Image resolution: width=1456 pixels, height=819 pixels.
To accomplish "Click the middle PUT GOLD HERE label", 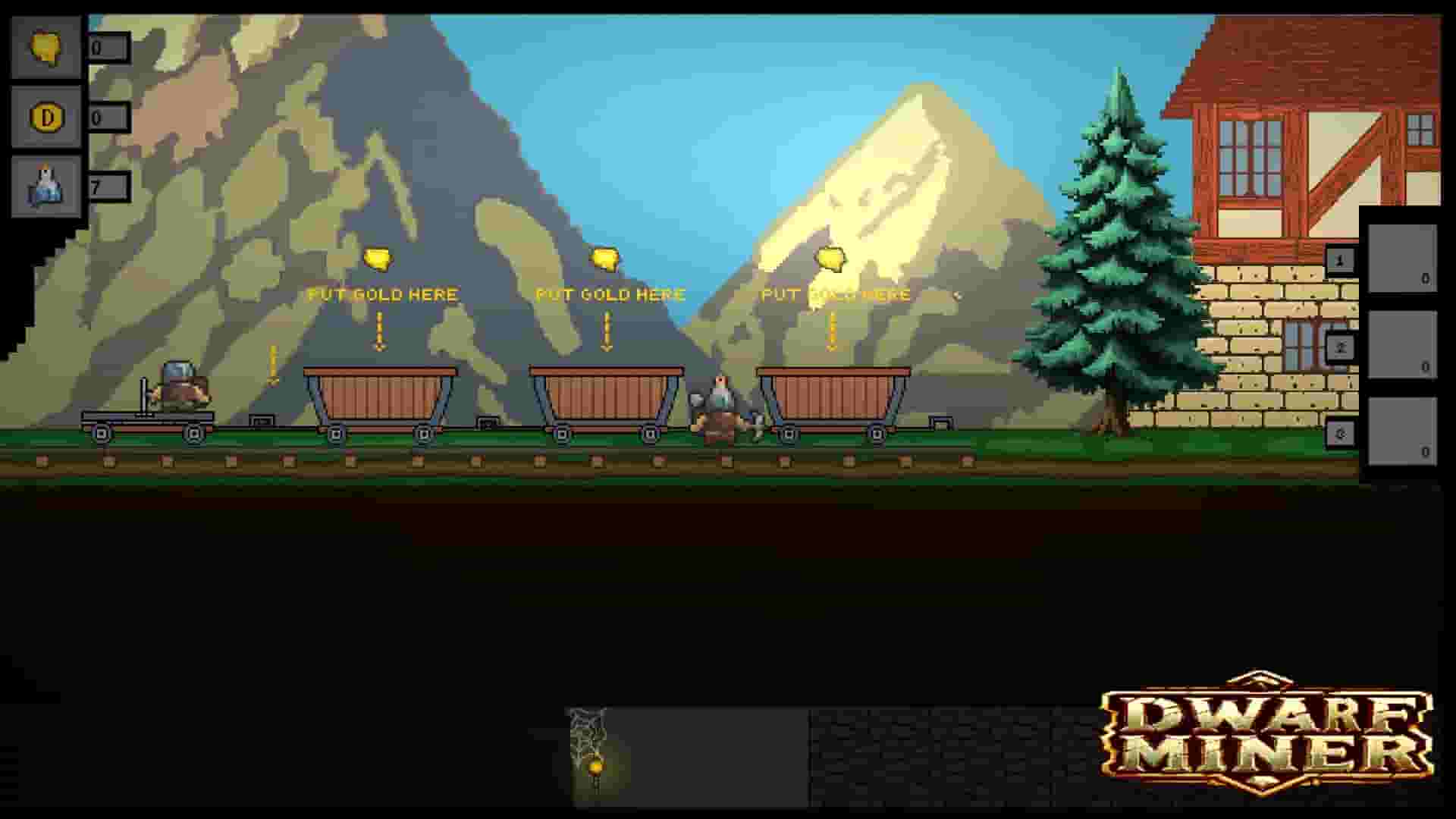I will click(x=610, y=294).
